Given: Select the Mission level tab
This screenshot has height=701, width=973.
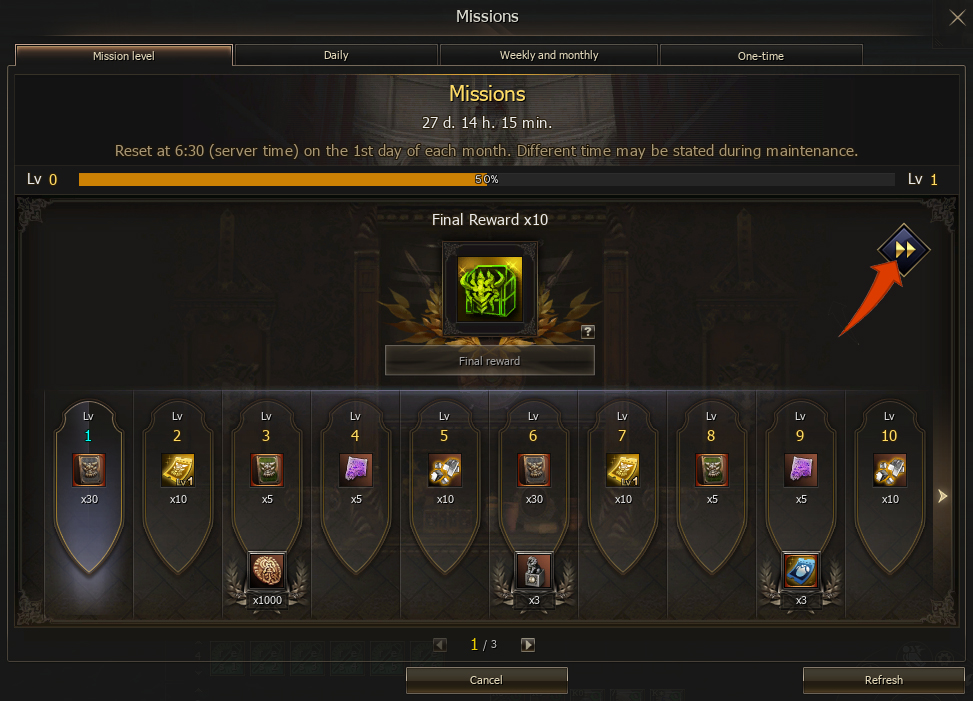Looking at the screenshot, I should pos(124,56).
